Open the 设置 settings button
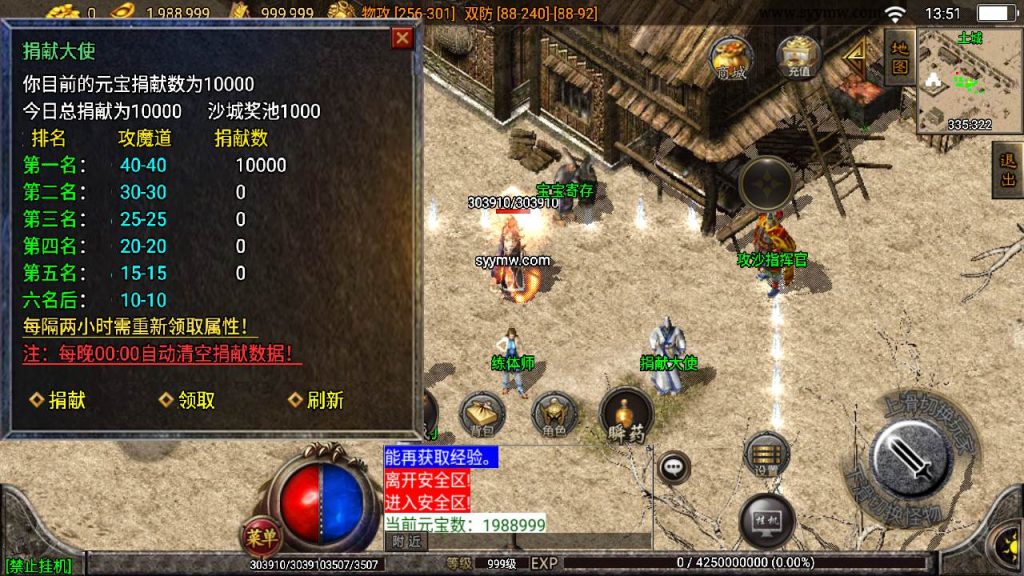Screen dimensions: 1024x576 point(767,455)
